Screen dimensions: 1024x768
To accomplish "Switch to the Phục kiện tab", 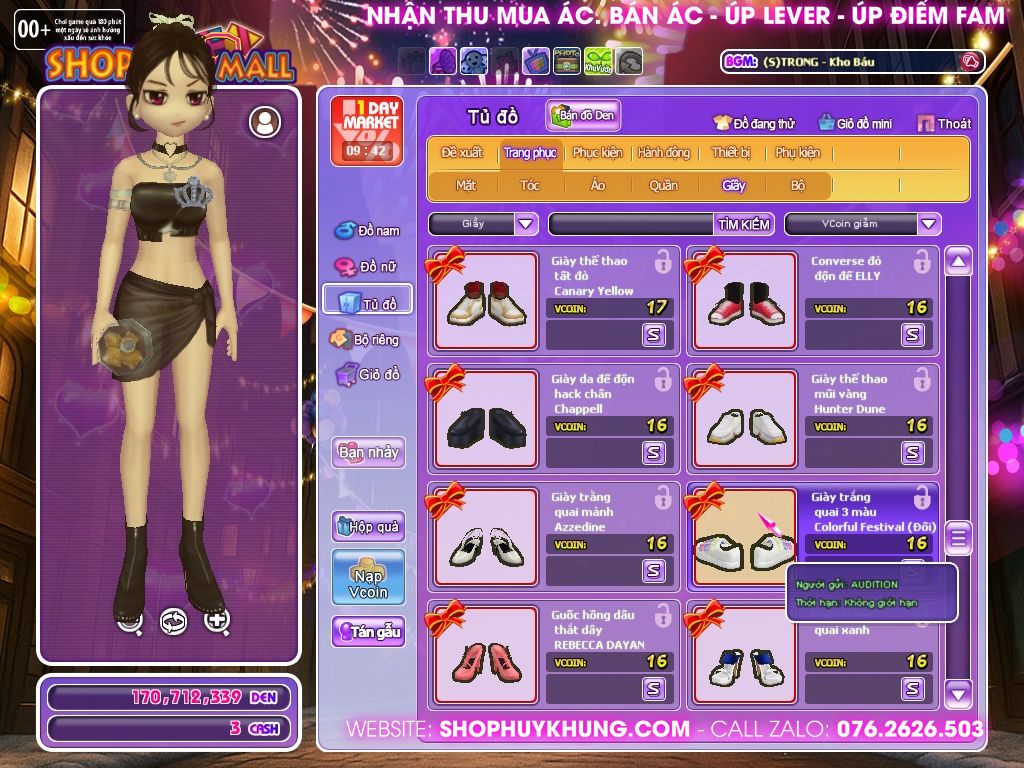I will (x=597, y=153).
